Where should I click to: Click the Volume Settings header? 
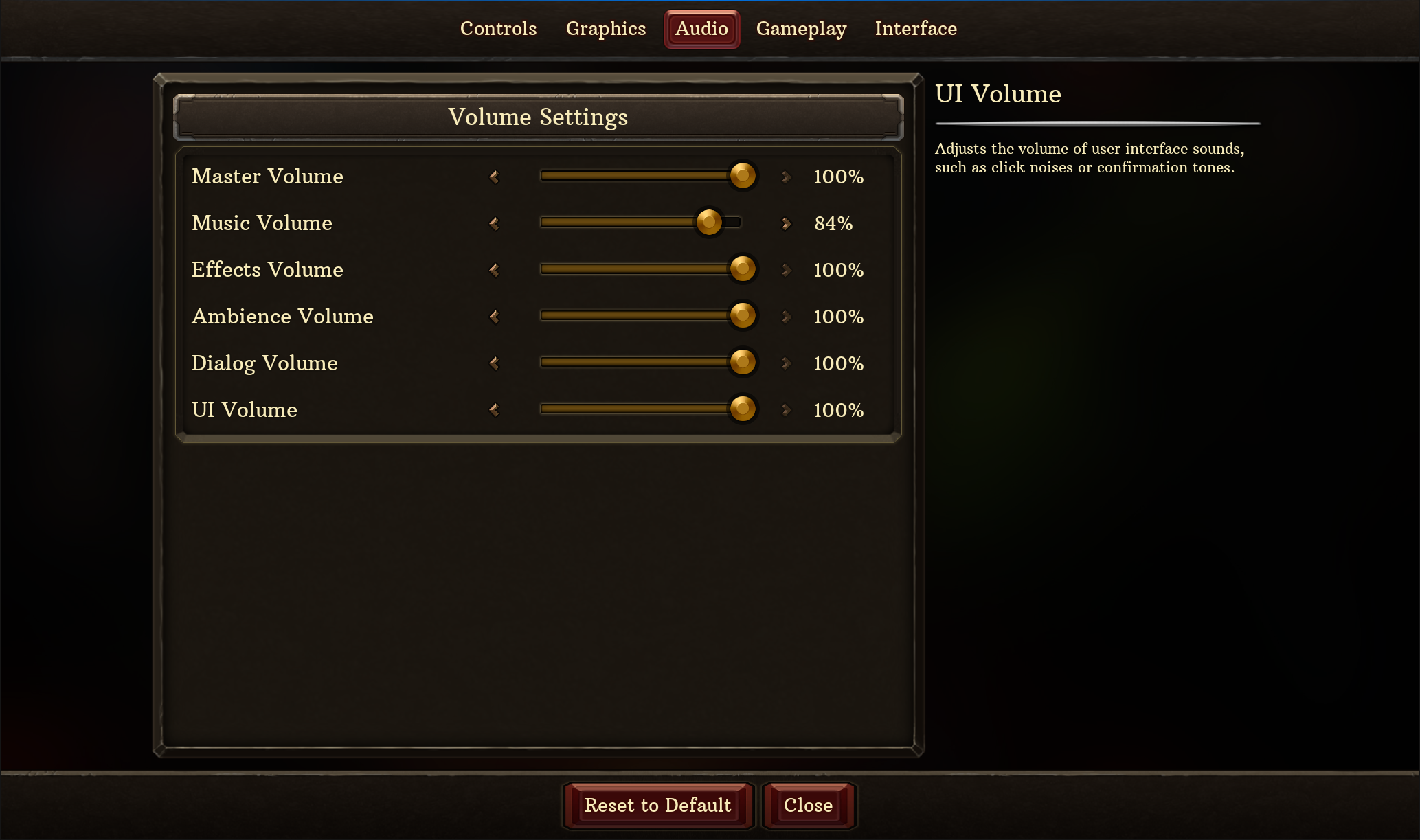[x=538, y=117]
